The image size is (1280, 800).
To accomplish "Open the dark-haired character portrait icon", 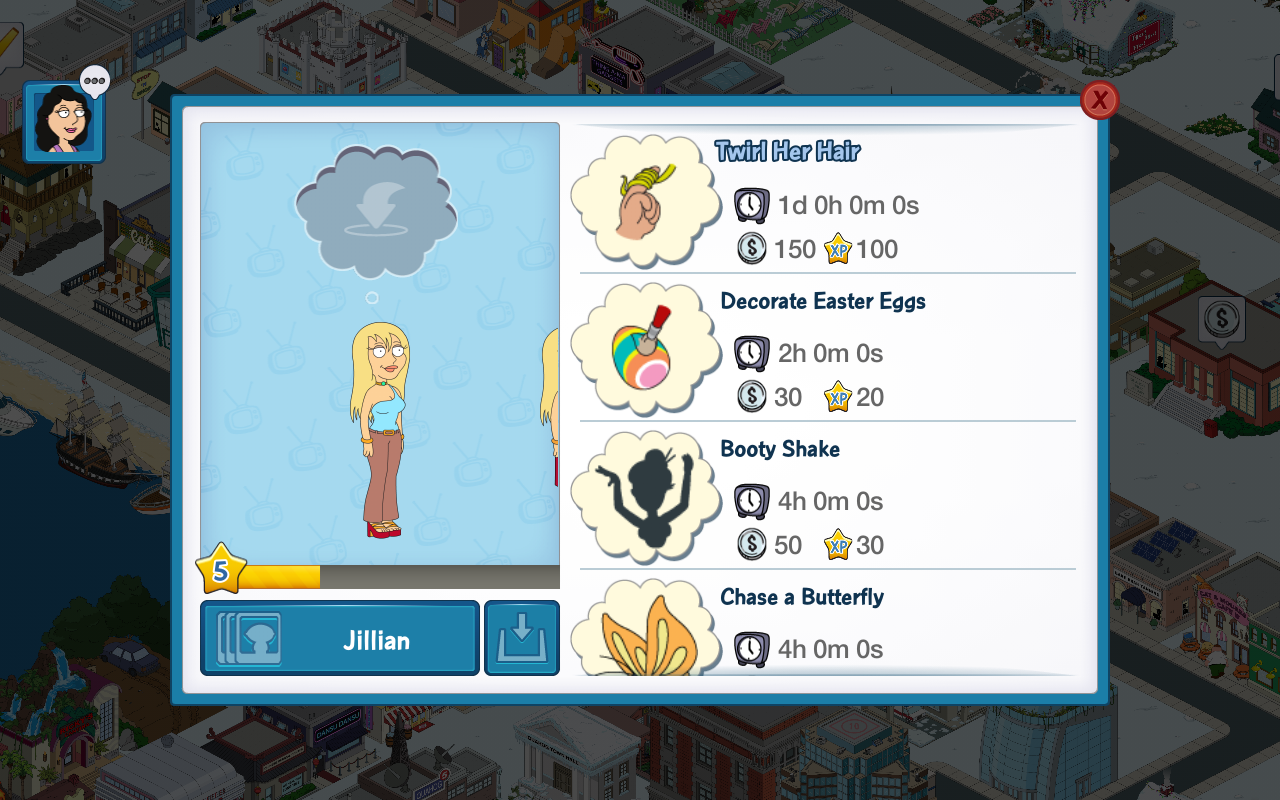I will (x=64, y=122).
